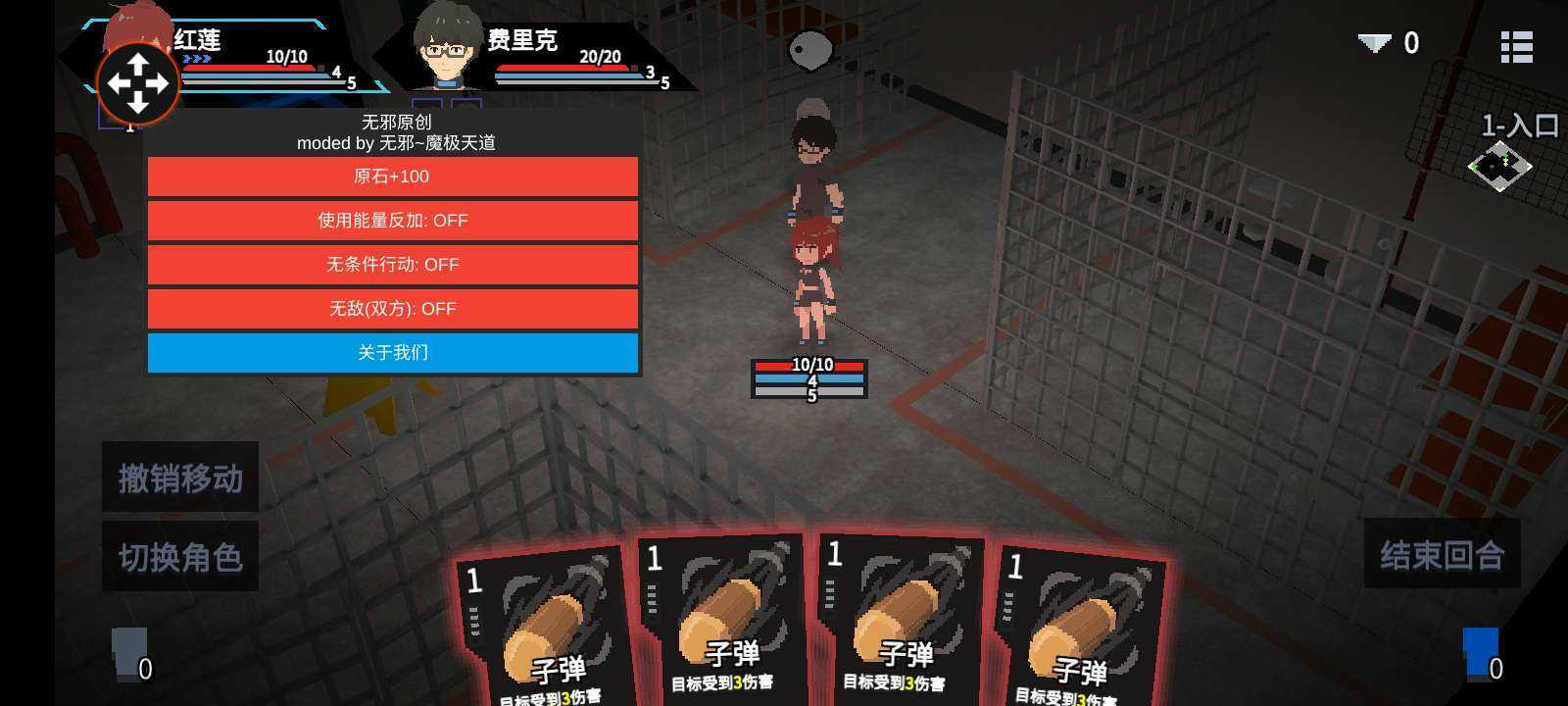Open the blue draw pile

(1481, 653)
